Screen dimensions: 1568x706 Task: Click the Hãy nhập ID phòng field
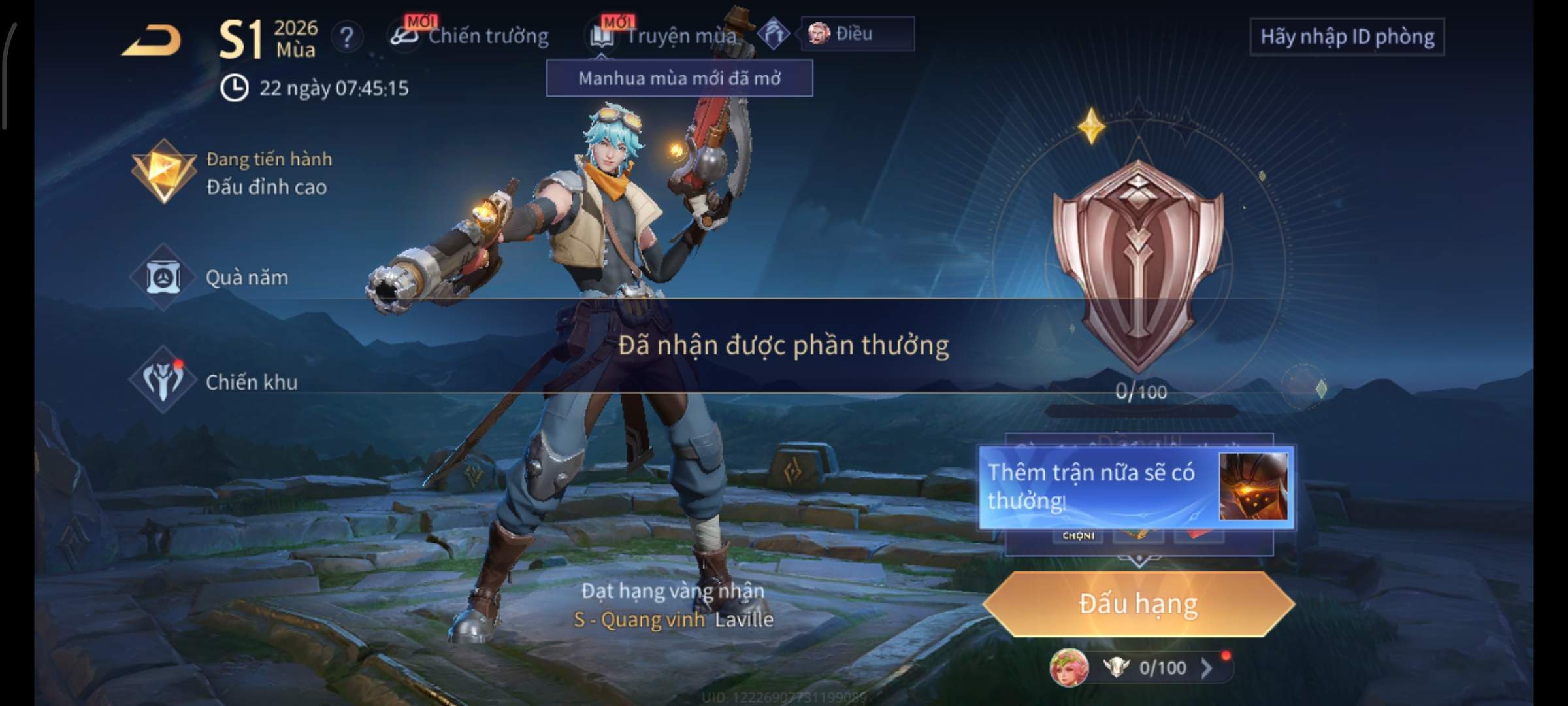click(1347, 37)
